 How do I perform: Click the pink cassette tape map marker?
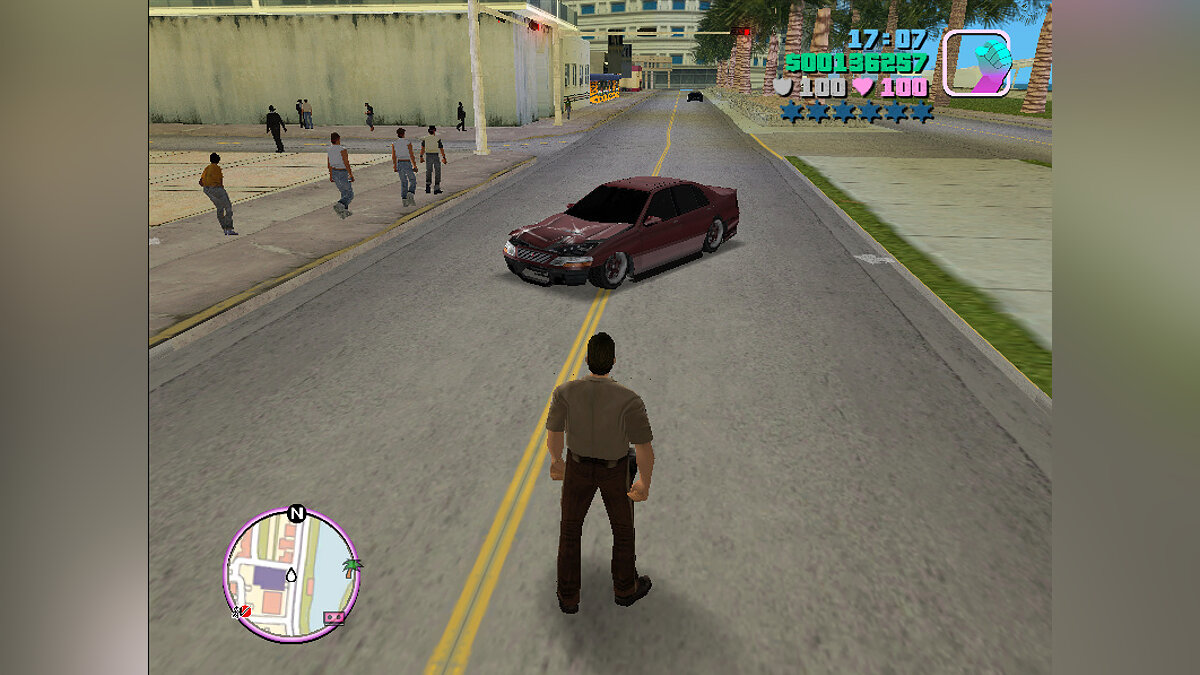click(334, 618)
